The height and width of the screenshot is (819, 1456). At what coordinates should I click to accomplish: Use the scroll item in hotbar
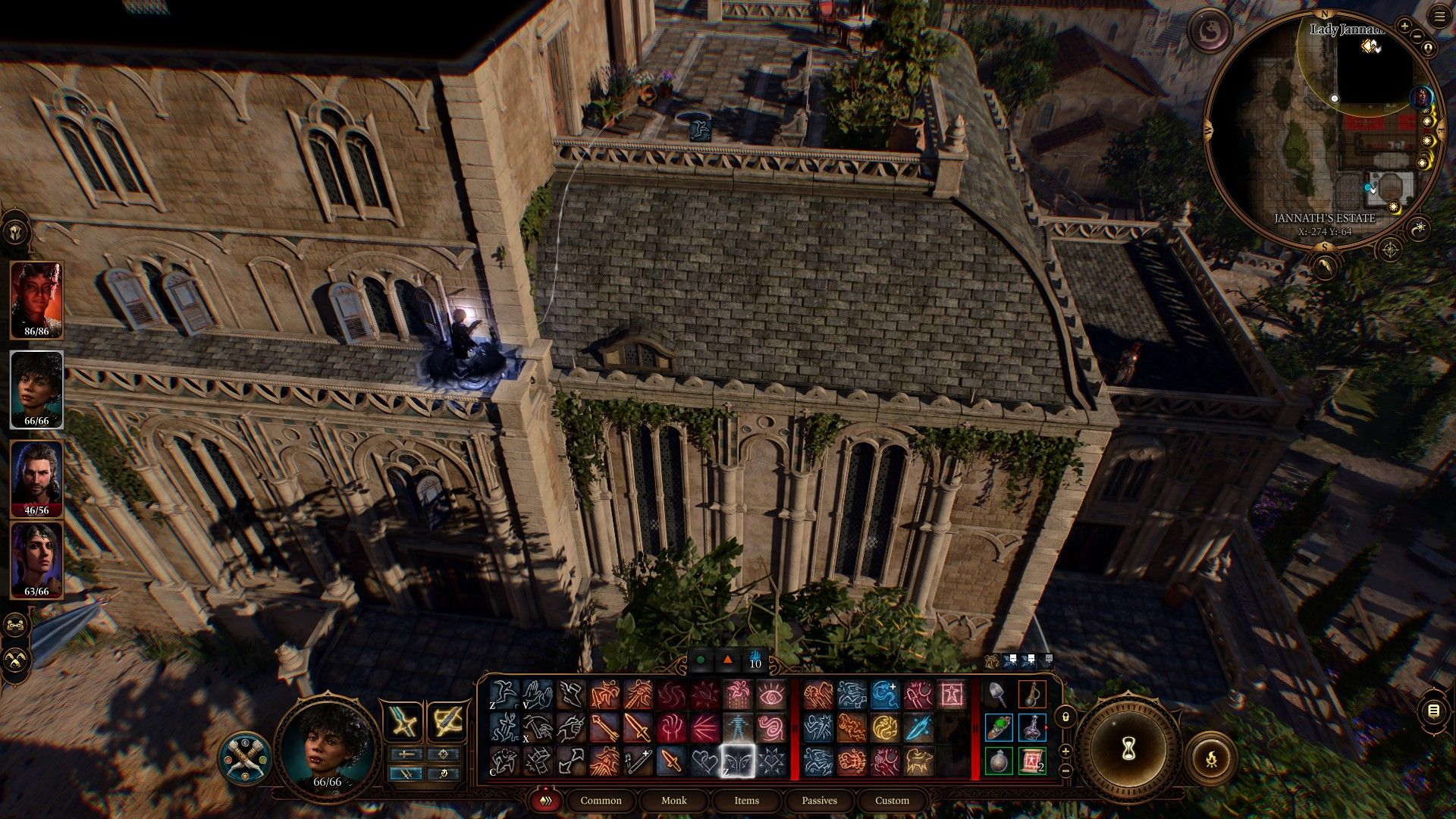[1032, 761]
